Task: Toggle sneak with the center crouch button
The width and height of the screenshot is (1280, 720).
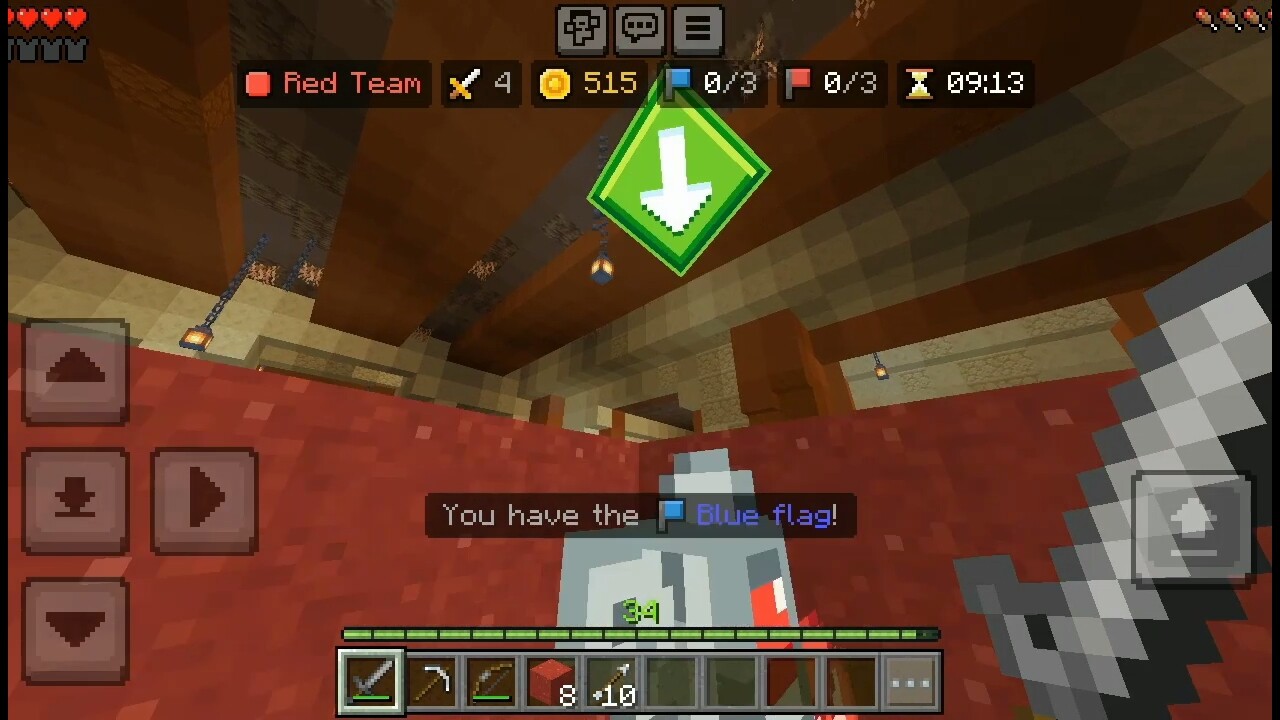Action: [x=75, y=500]
